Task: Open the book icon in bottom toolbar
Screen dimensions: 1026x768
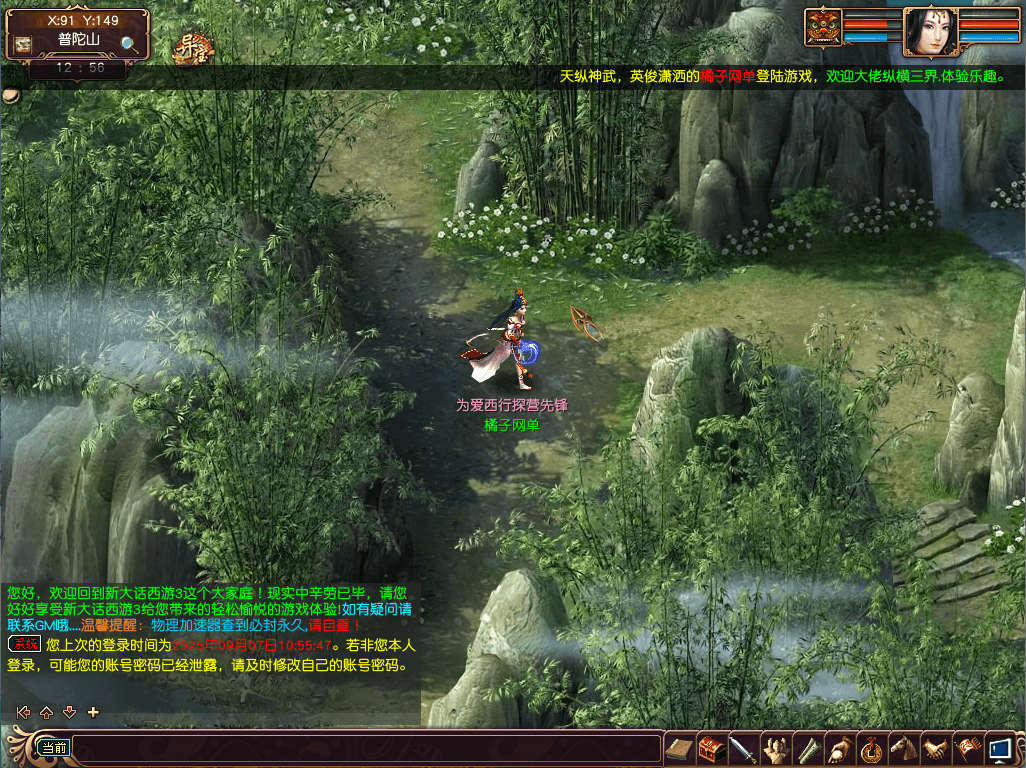Action: pyautogui.click(x=679, y=748)
